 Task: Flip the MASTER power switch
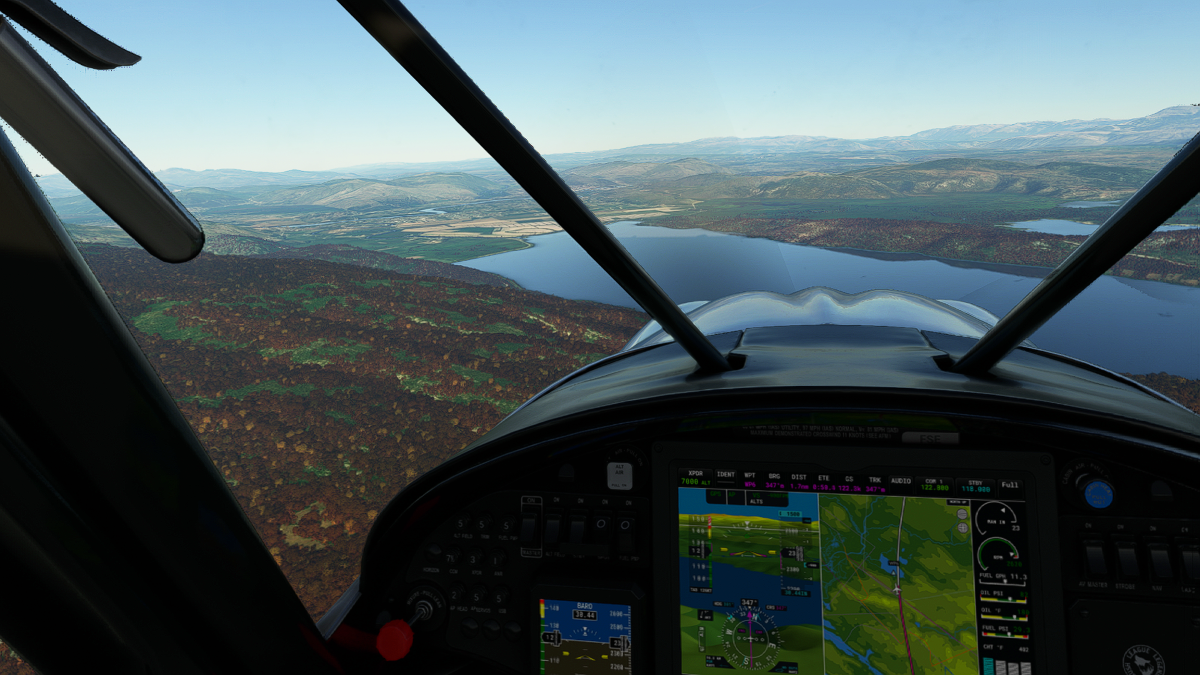530,528
